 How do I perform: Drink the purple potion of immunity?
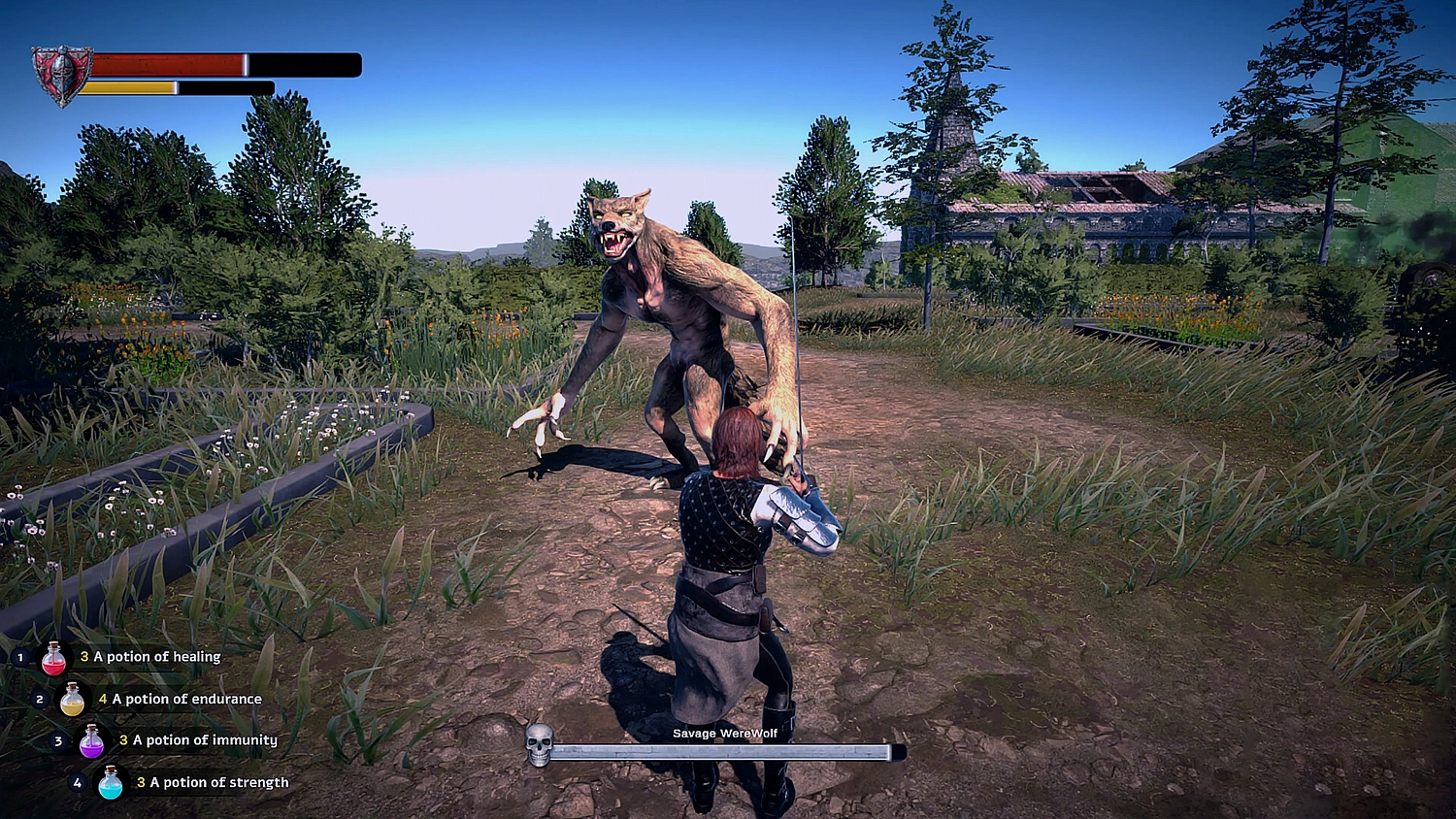click(91, 741)
